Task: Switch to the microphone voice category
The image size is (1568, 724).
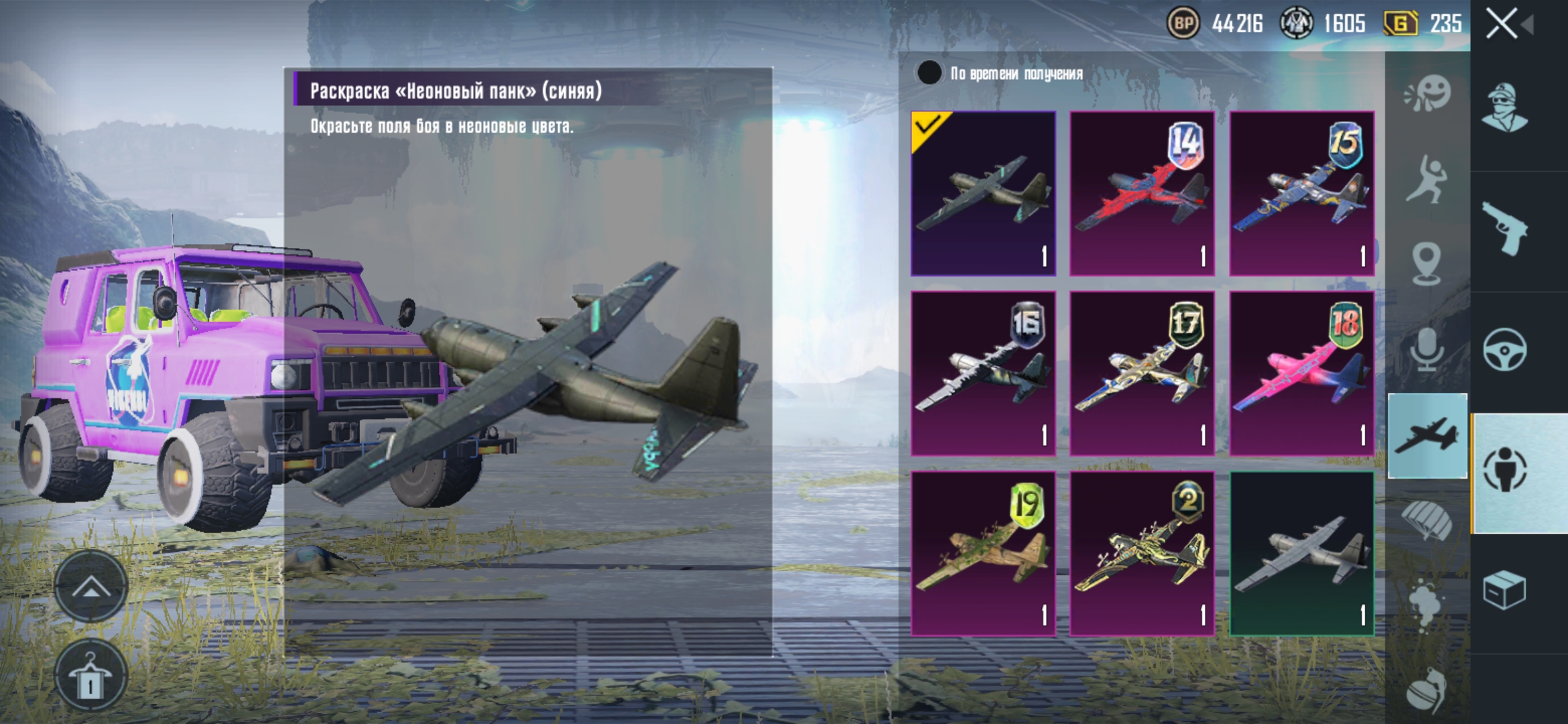Action: (x=1427, y=350)
